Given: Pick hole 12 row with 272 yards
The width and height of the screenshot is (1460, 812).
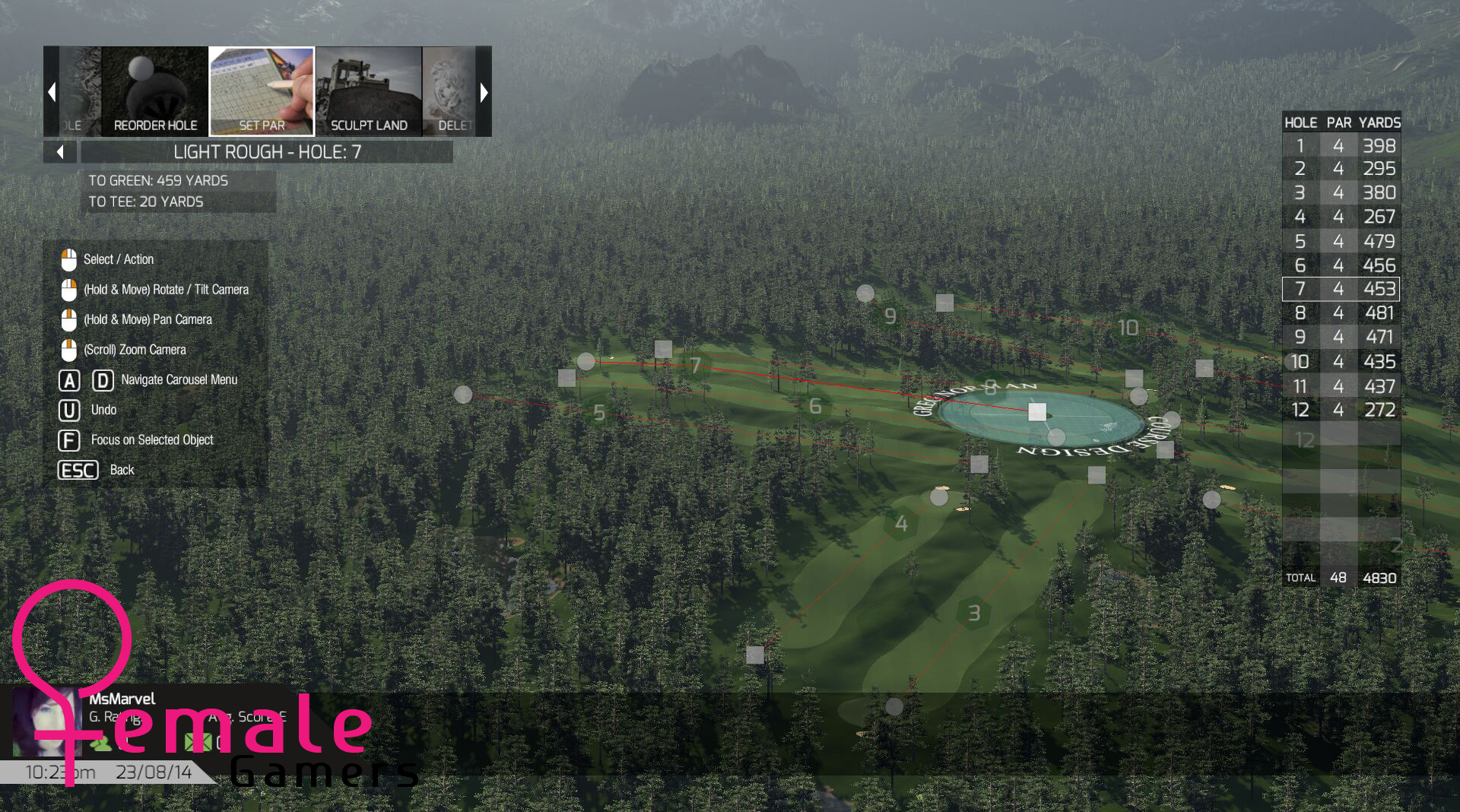Looking at the screenshot, I should [1341, 410].
